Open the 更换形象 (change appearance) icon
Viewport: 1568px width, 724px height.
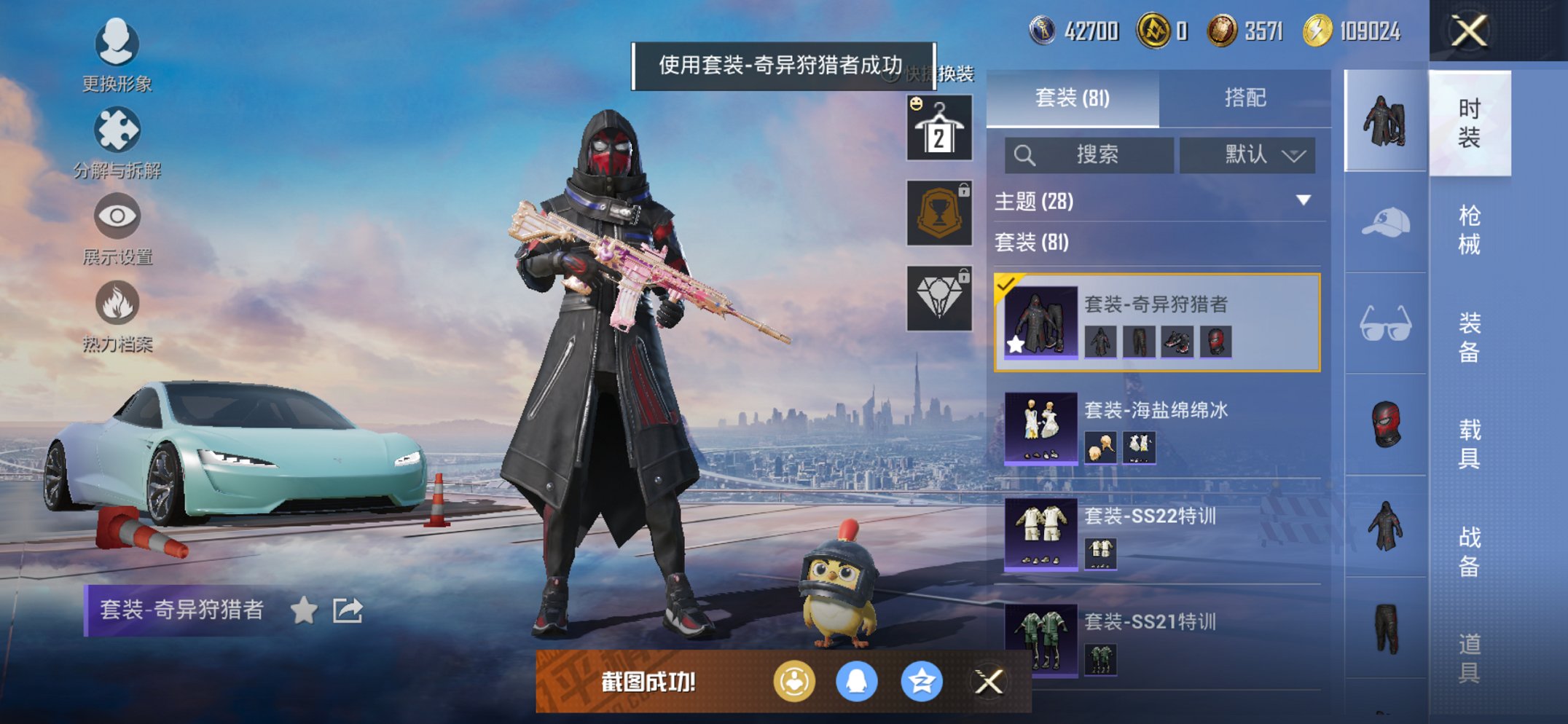pyautogui.click(x=117, y=45)
